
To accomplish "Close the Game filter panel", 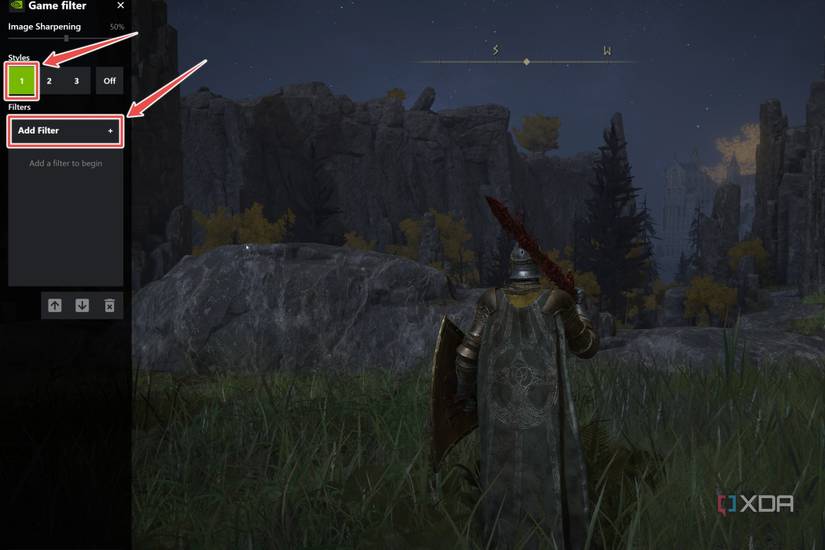I will click(121, 6).
